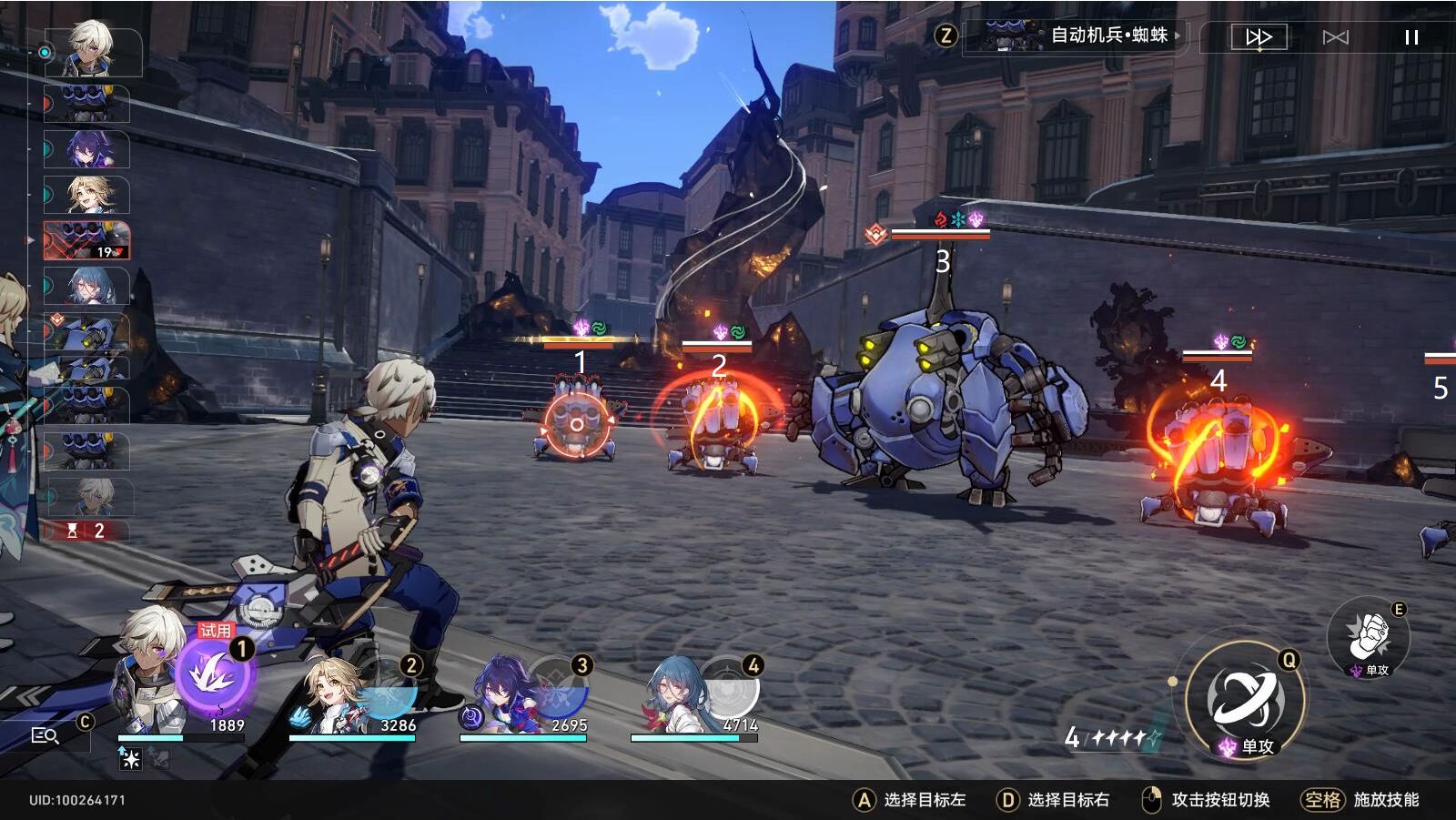
Task: Click the third character's dark orb skill icon
Action: click(470, 719)
